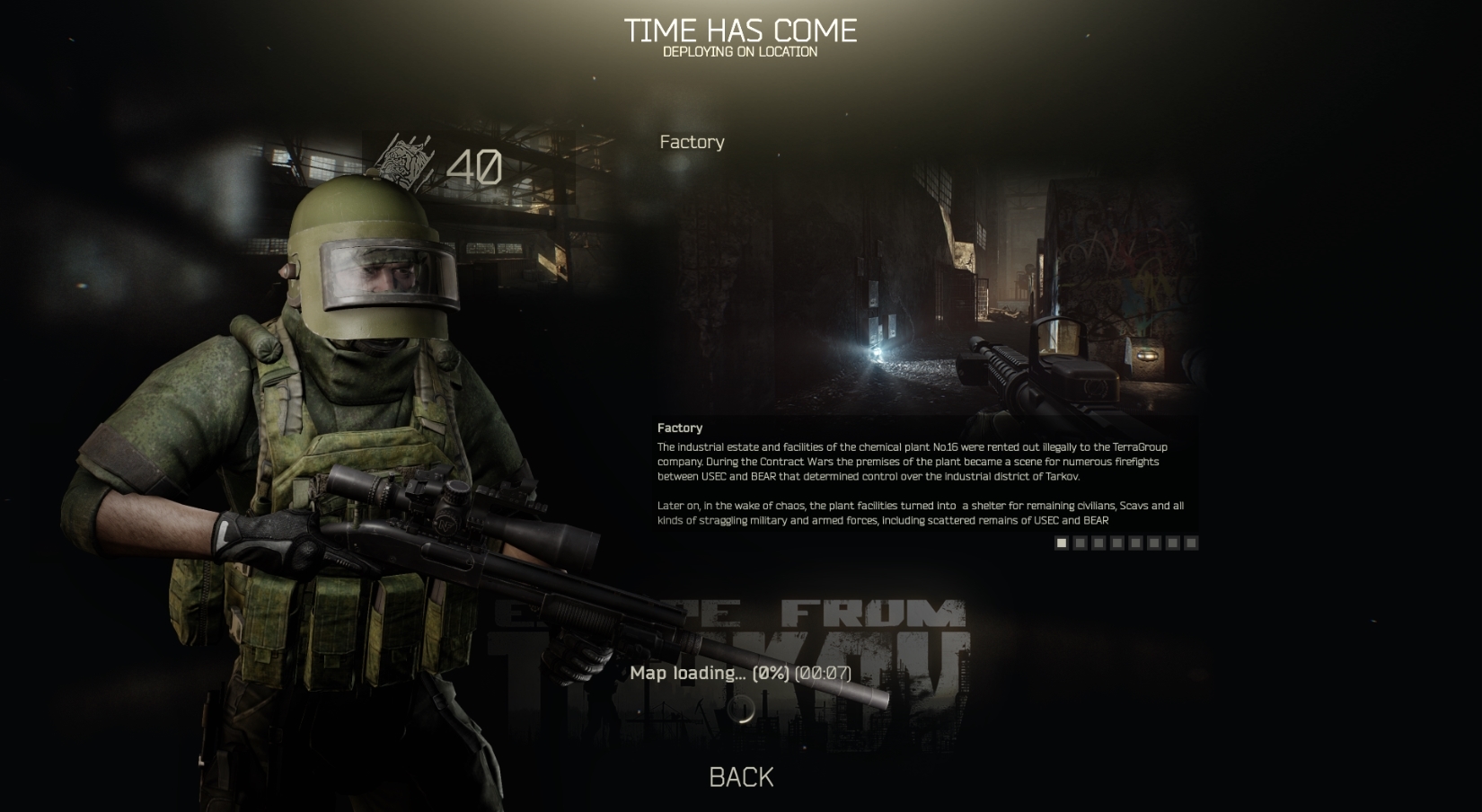Click the DEPLOYING ON LOCATION subtitle
The image size is (1482, 812).
739,52
